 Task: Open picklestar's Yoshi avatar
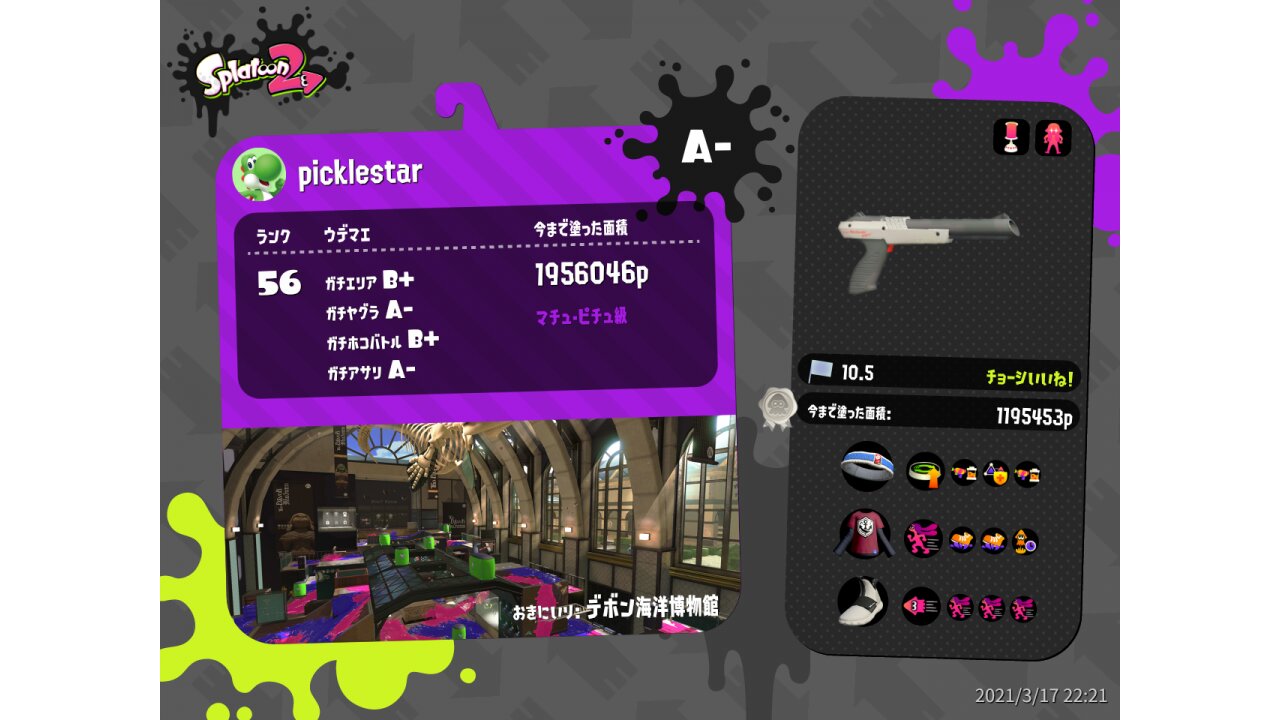pyautogui.click(x=259, y=174)
